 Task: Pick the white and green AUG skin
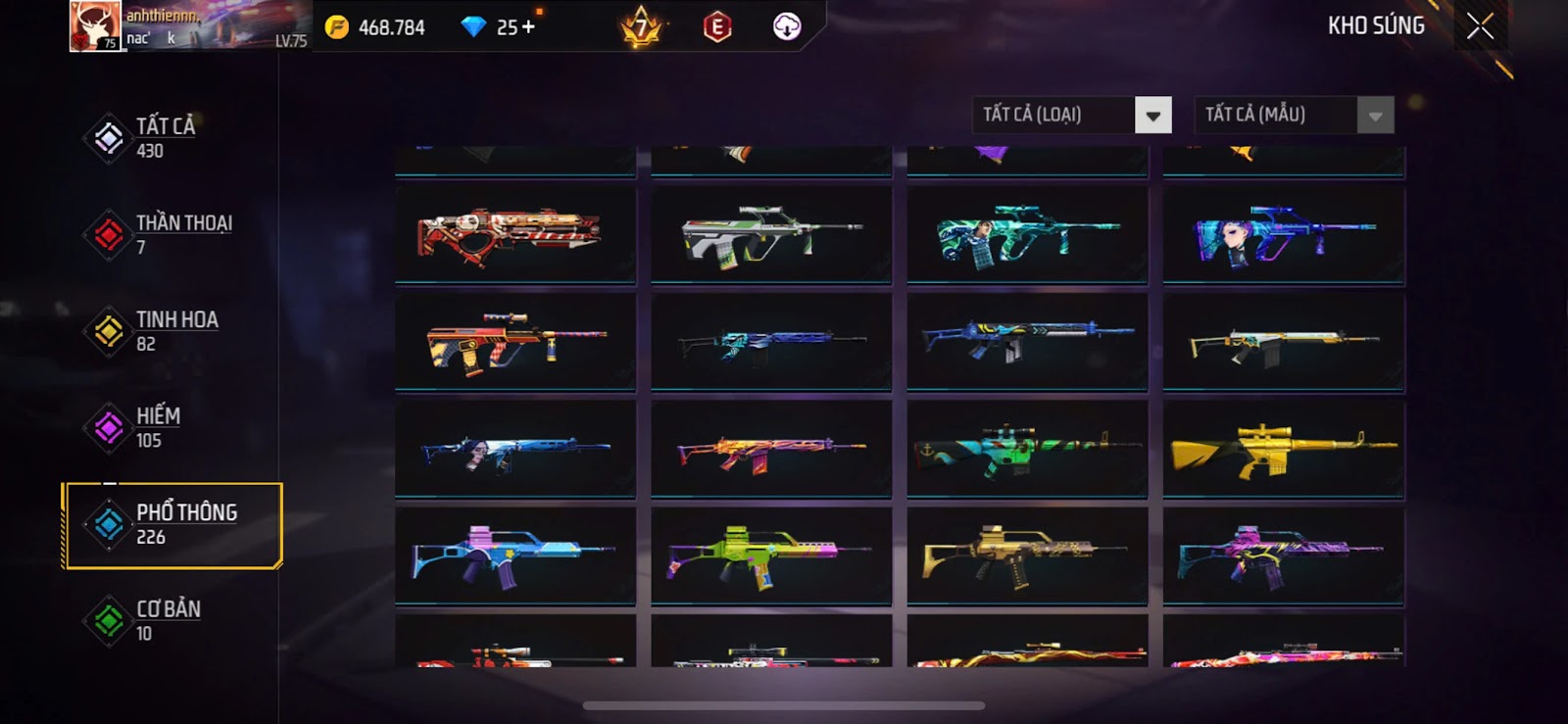[771, 236]
